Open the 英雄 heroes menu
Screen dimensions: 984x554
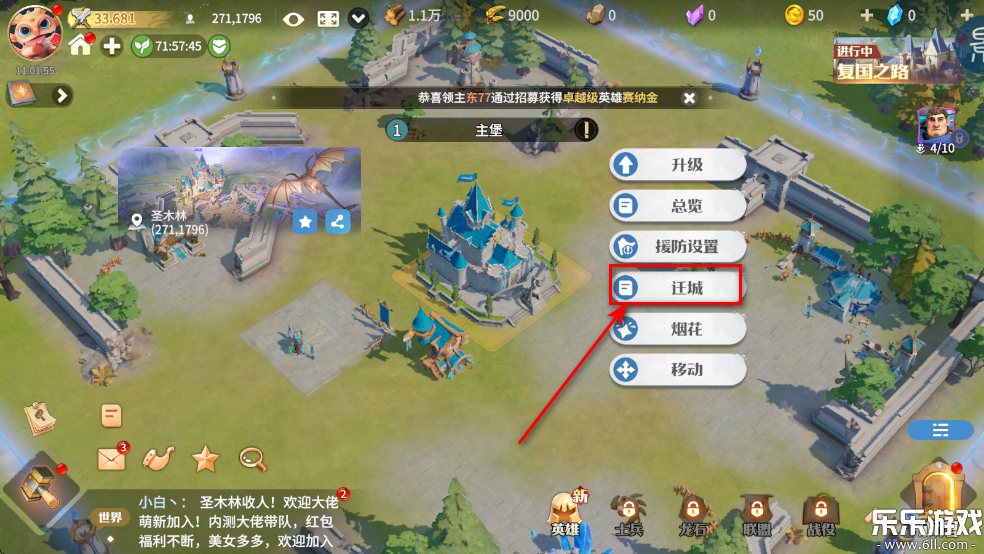tap(566, 513)
